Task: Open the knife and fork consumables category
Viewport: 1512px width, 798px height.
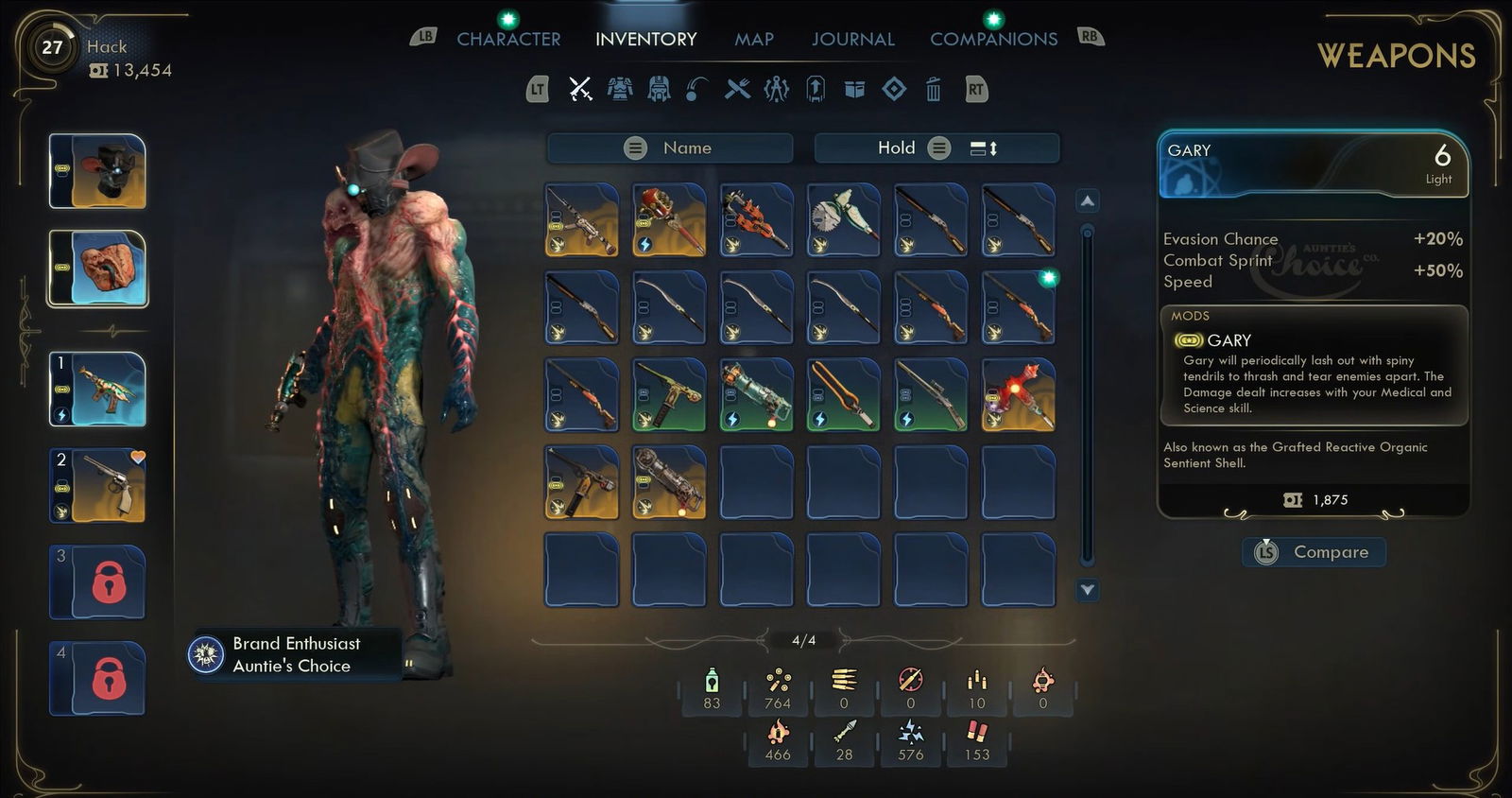Action: tap(737, 90)
